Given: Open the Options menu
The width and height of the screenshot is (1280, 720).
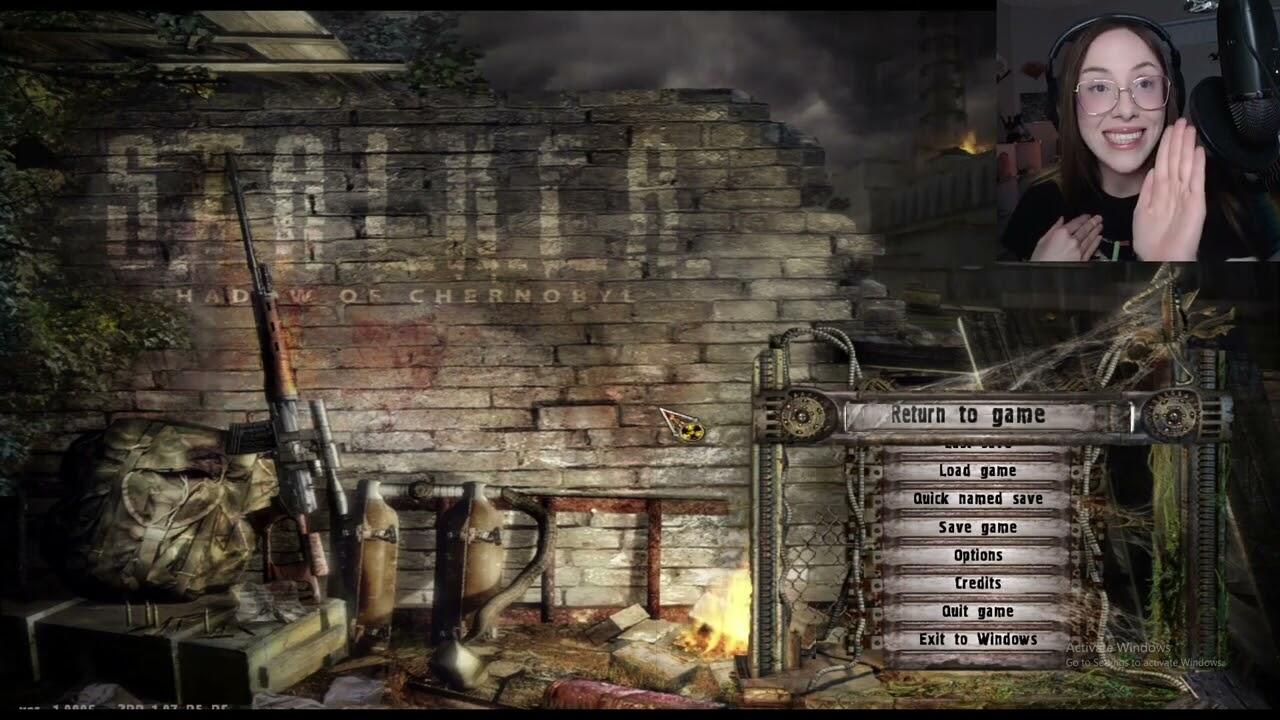Looking at the screenshot, I should pos(977,555).
